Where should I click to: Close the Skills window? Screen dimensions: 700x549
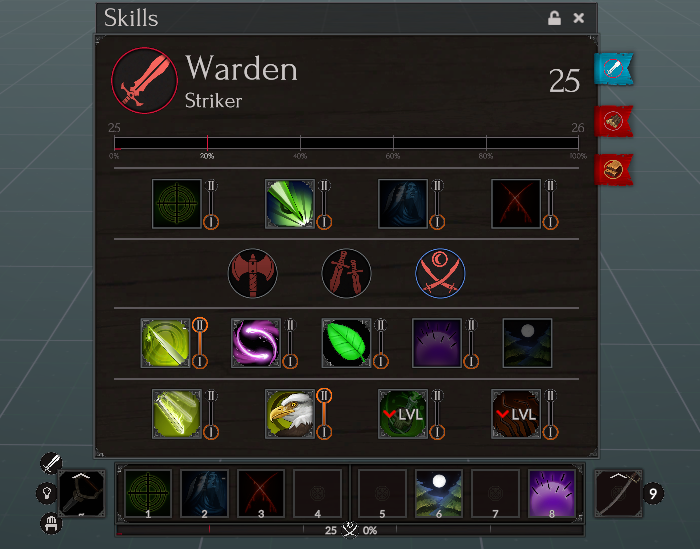point(579,18)
